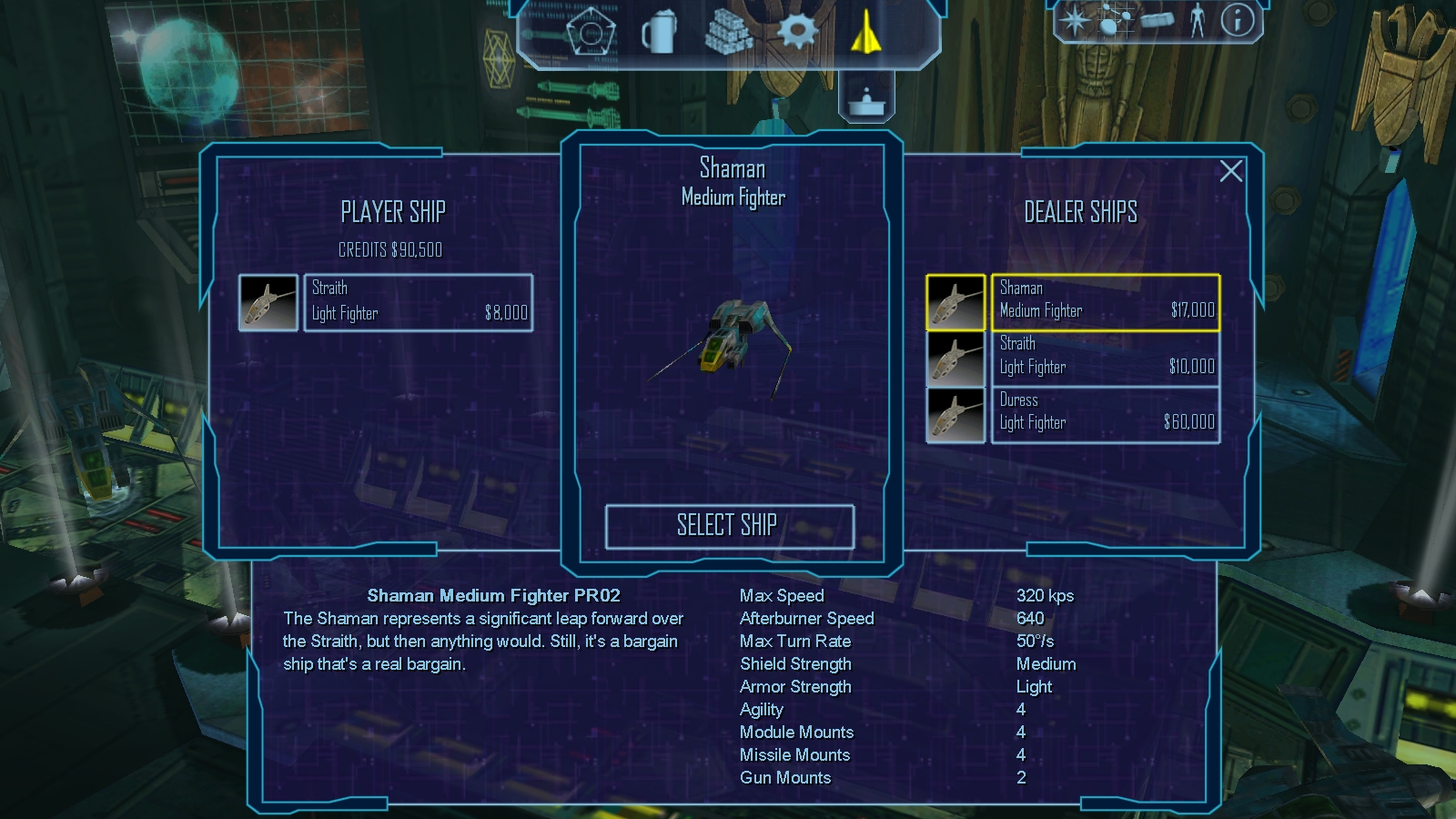Open the commodity trader crates icon
The height and width of the screenshot is (819, 1456).
pos(728,34)
